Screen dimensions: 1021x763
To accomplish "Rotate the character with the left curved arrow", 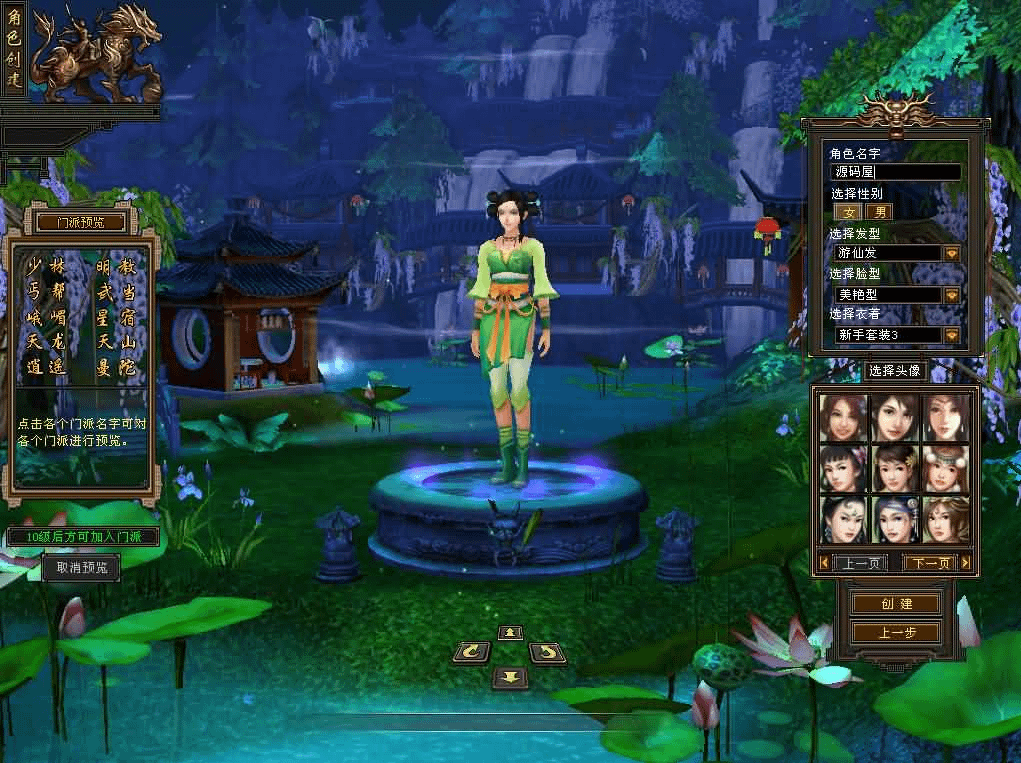I will [471, 653].
